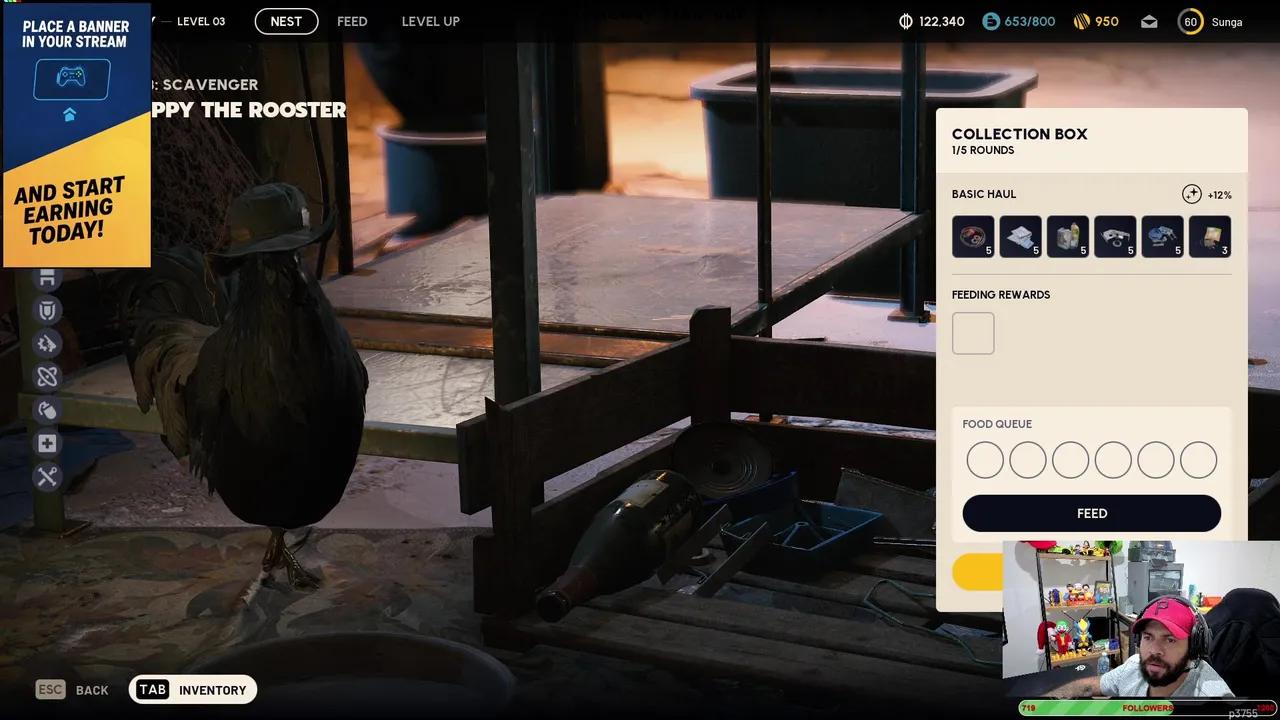Open the health plus icon in the sidebar
Screen dimensions: 1280x720
(x=47, y=443)
